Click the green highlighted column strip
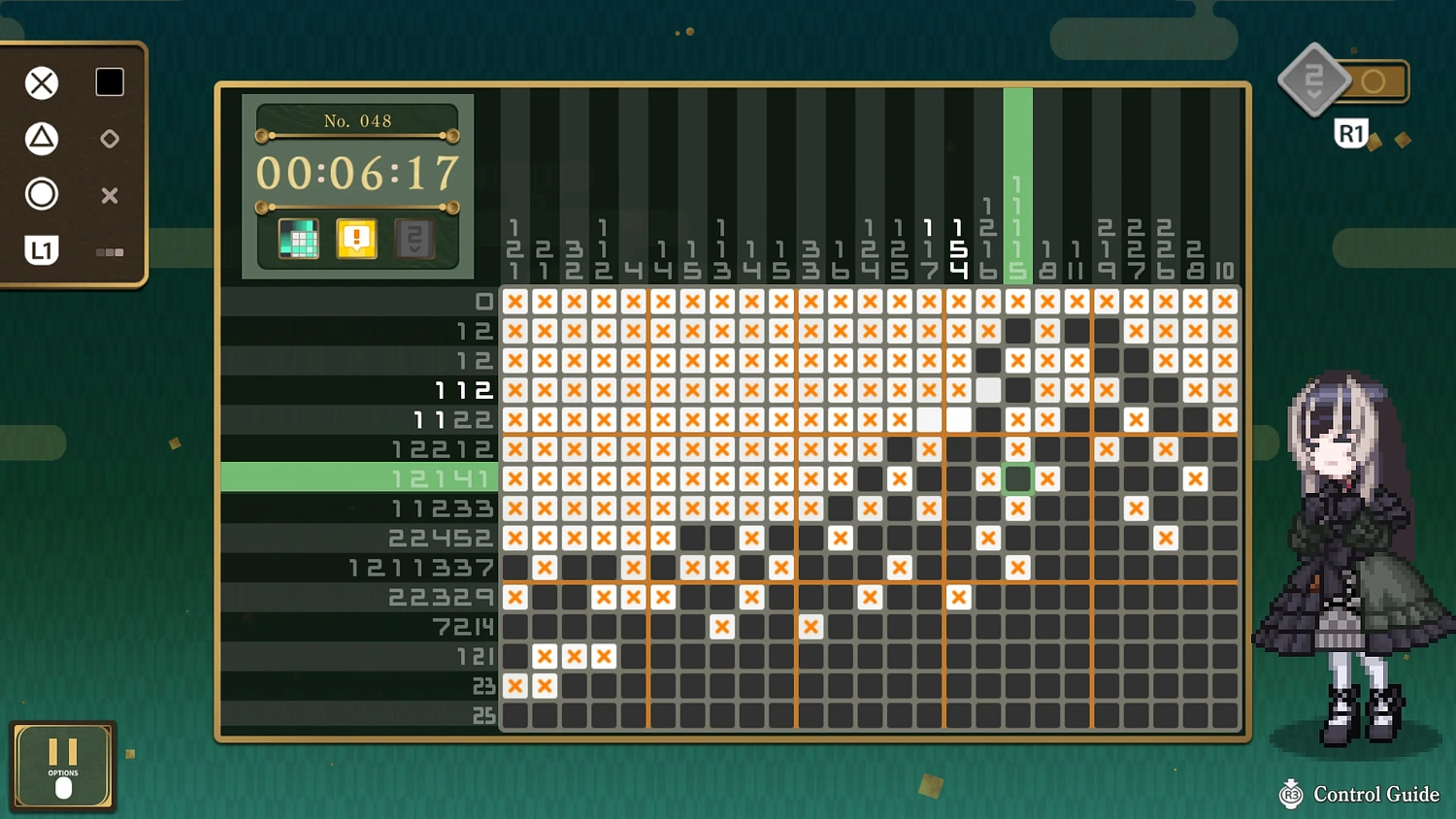The height and width of the screenshot is (819, 1456). pyautogui.click(x=1017, y=184)
